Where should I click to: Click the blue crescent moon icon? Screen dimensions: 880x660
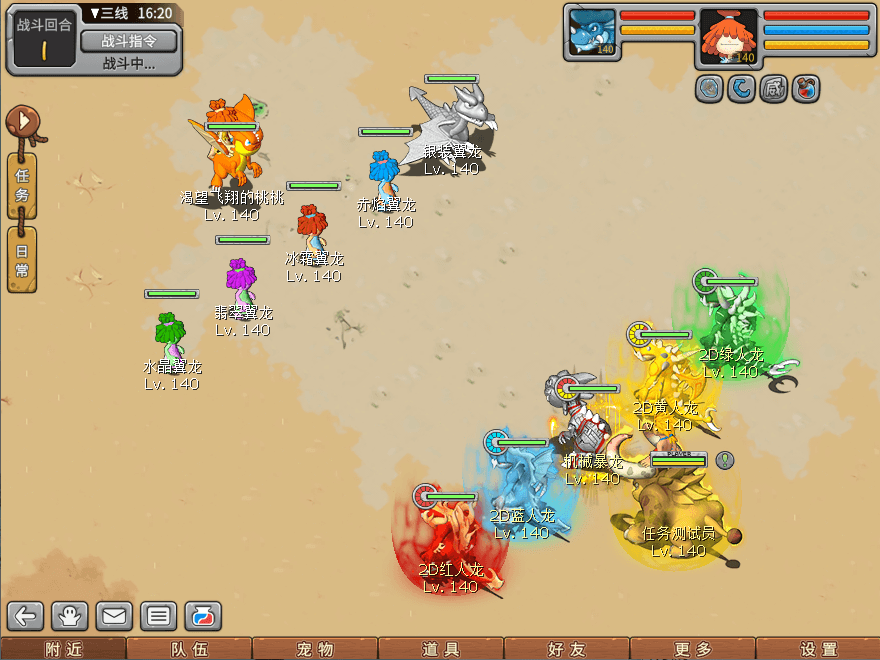pyautogui.click(x=741, y=89)
